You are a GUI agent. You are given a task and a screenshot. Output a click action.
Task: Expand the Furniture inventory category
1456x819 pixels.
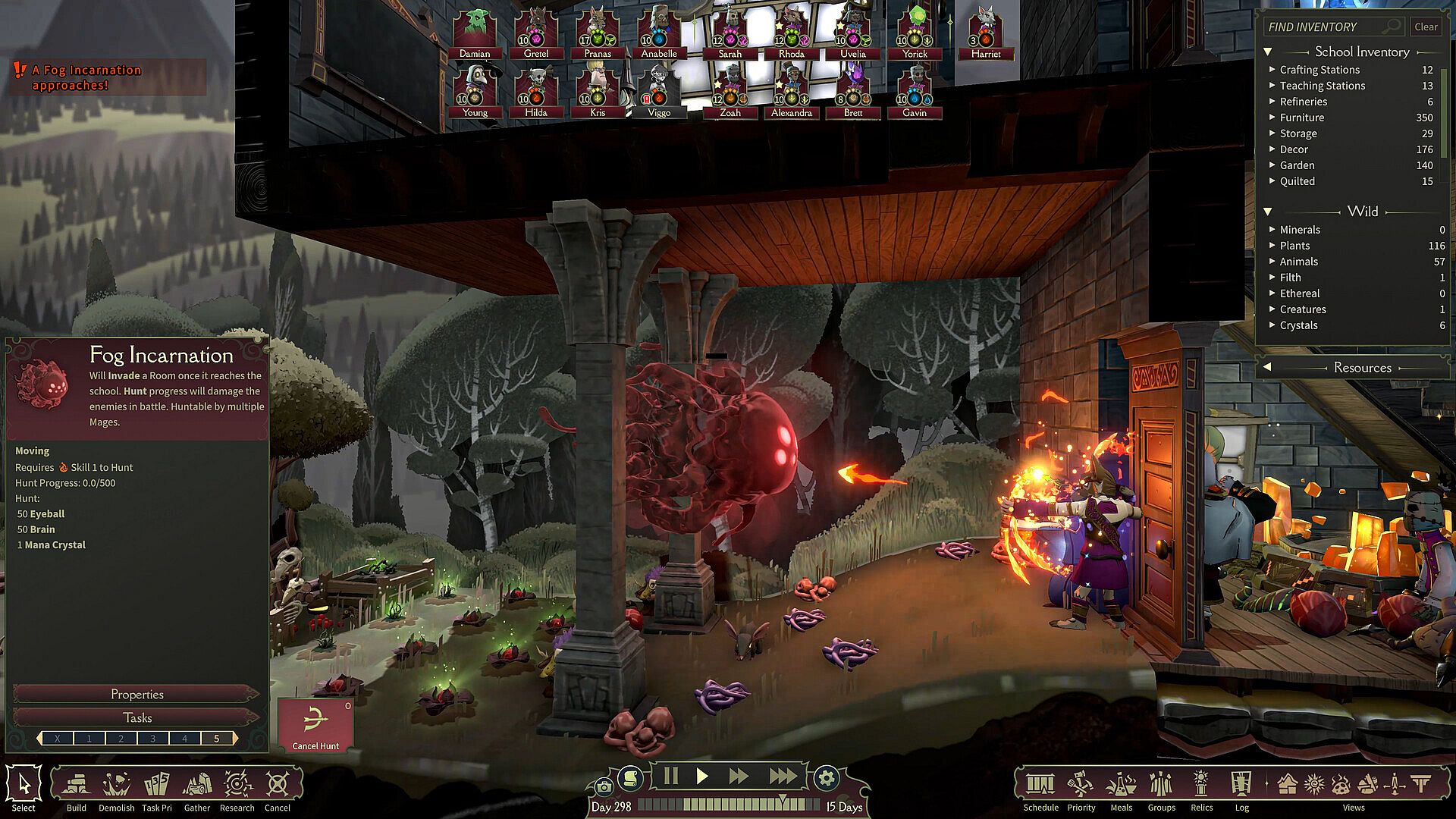tap(1302, 118)
